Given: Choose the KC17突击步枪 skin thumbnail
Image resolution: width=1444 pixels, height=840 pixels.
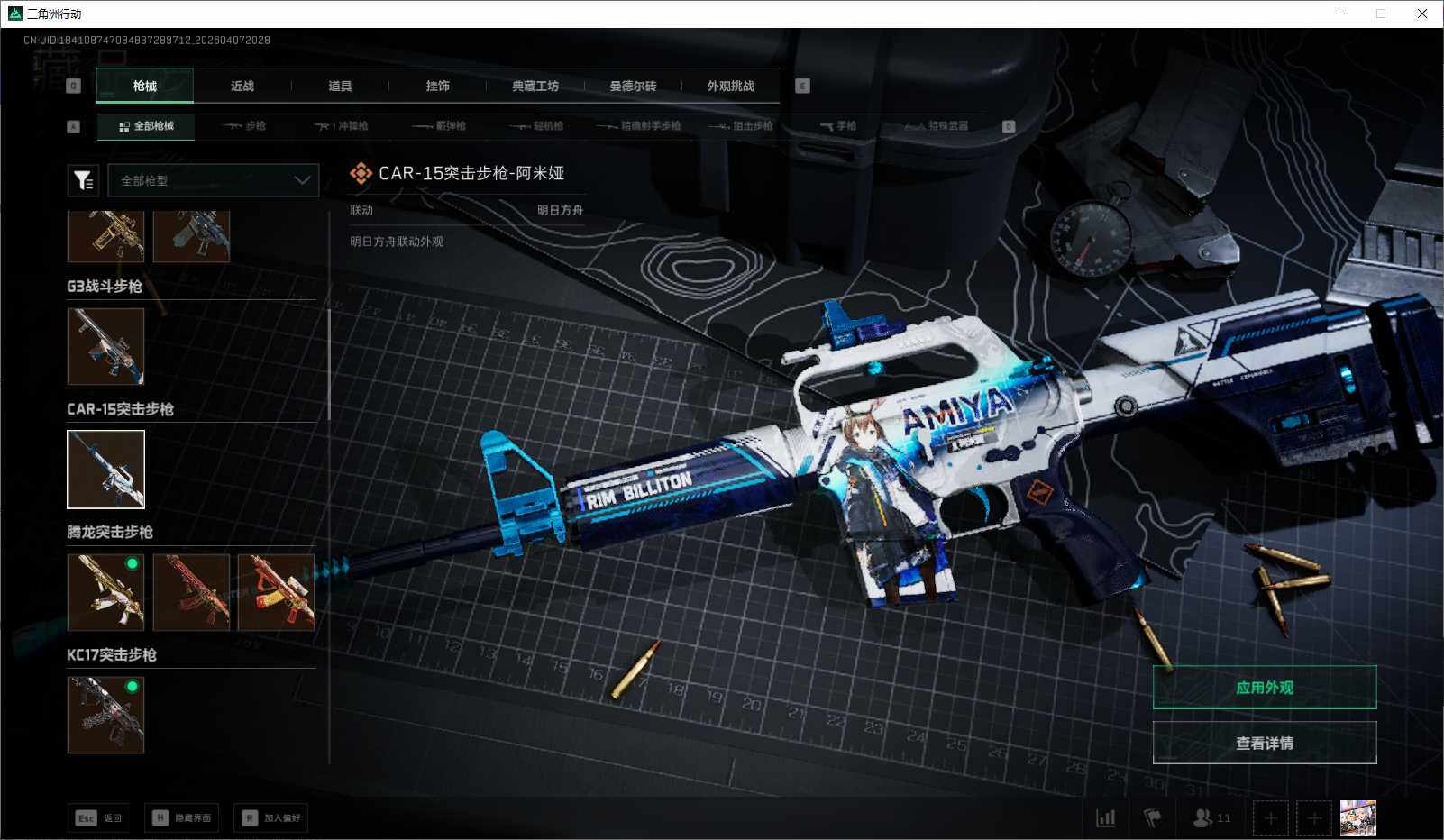Looking at the screenshot, I should 105,715.
